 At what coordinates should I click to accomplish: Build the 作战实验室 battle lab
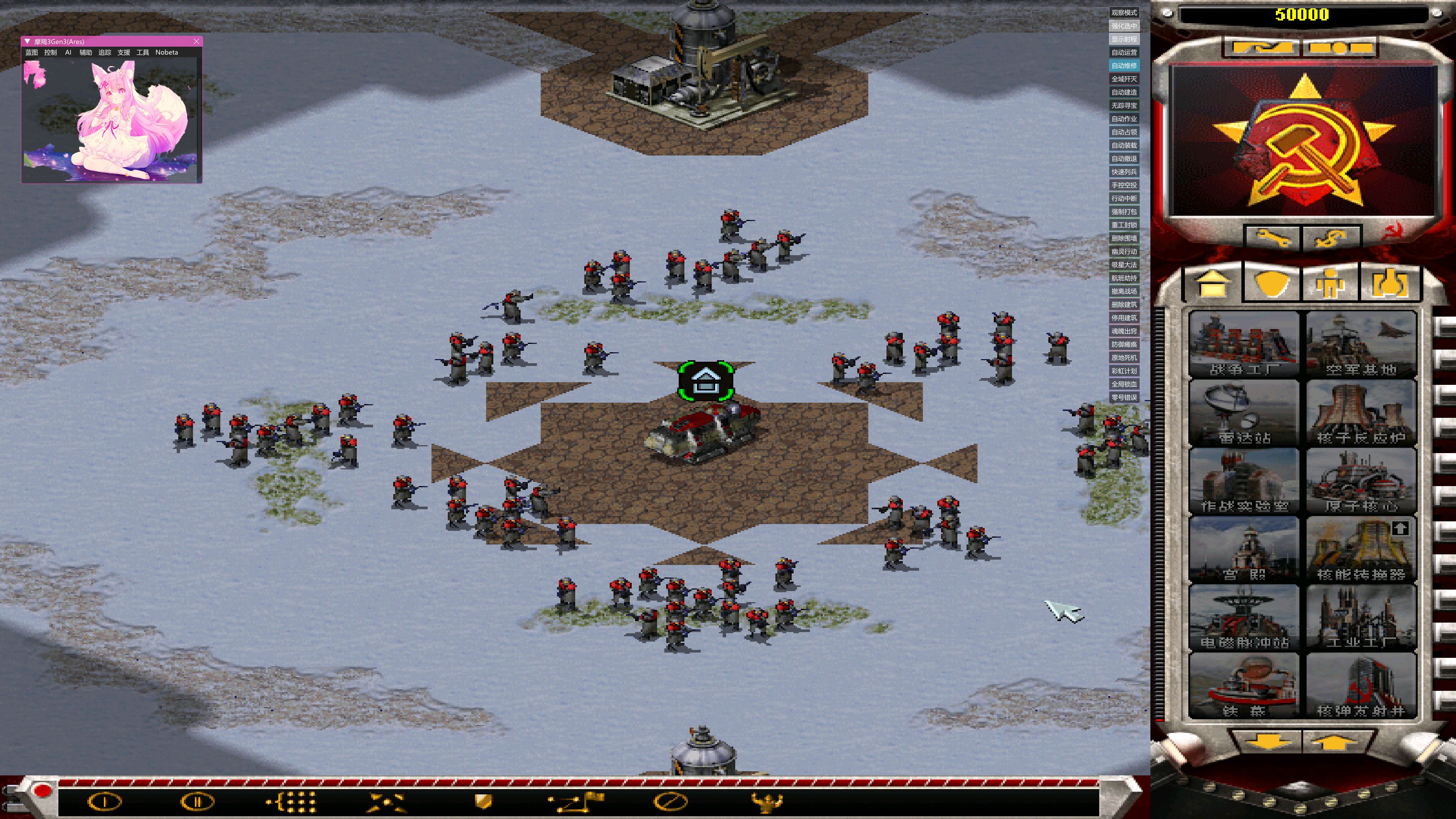point(1244,481)
